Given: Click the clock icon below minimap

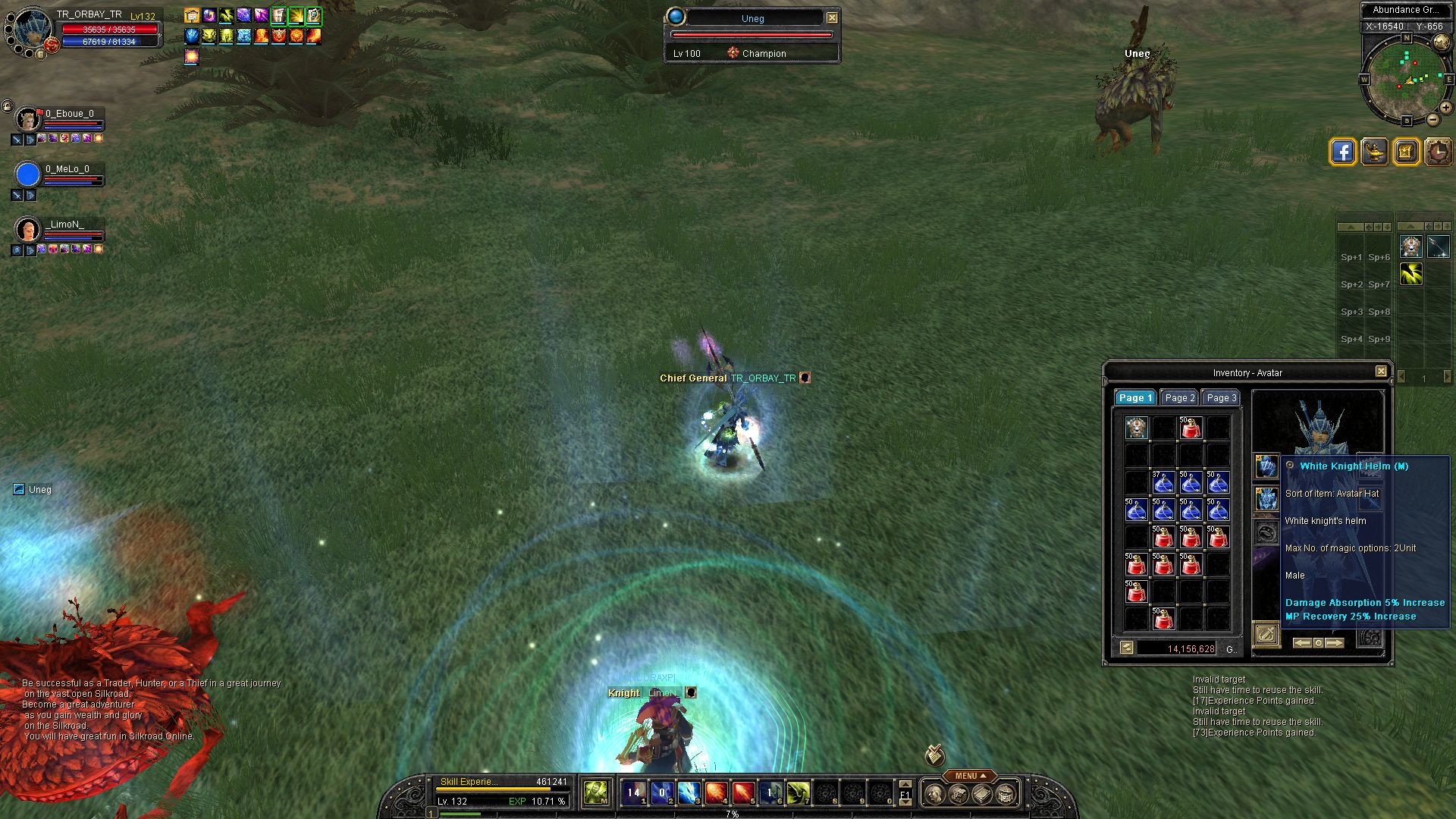Looking at the screenshot, I should (x=1438, y=152).
